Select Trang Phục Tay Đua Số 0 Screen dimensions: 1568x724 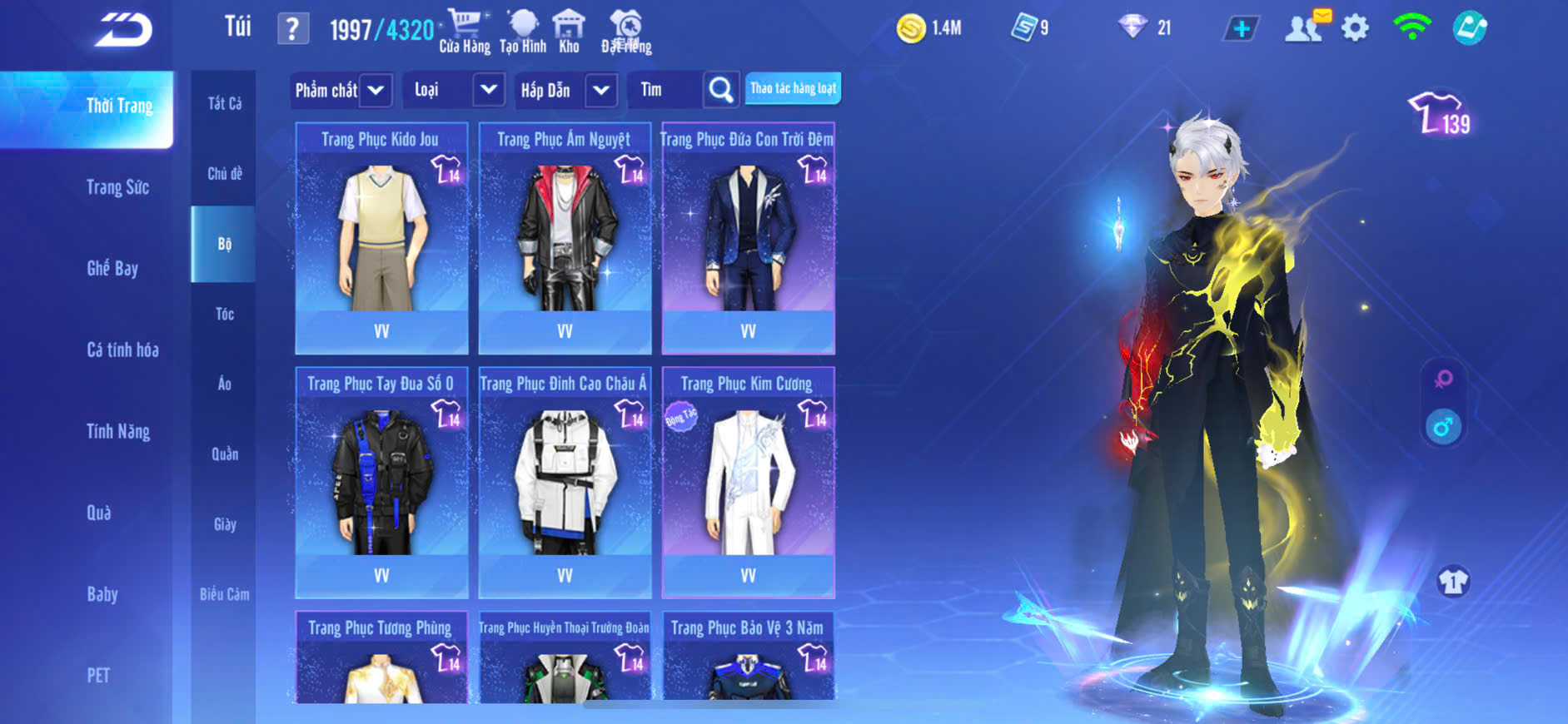381,481
